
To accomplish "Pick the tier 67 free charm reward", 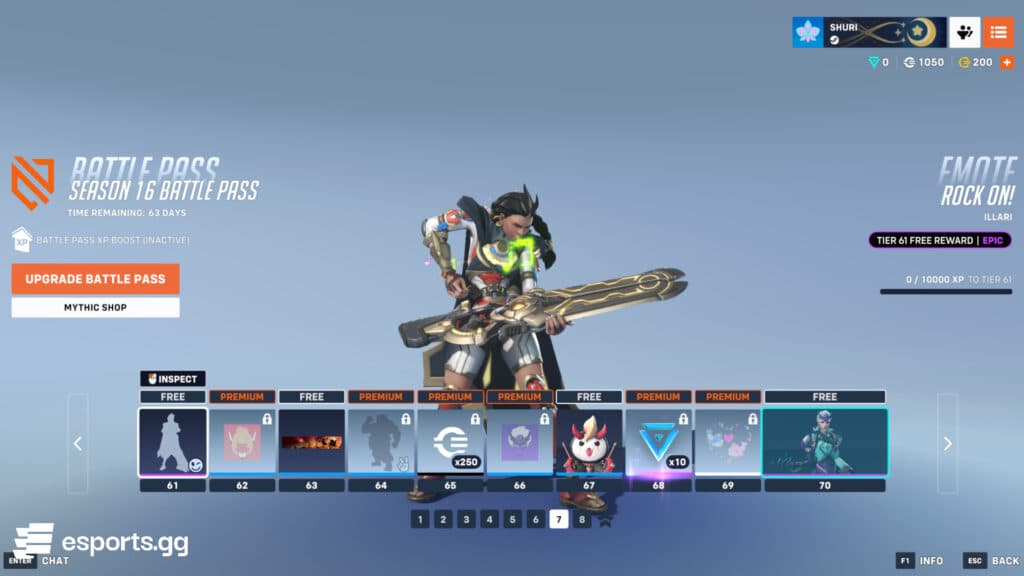I will tap(589, 442).
